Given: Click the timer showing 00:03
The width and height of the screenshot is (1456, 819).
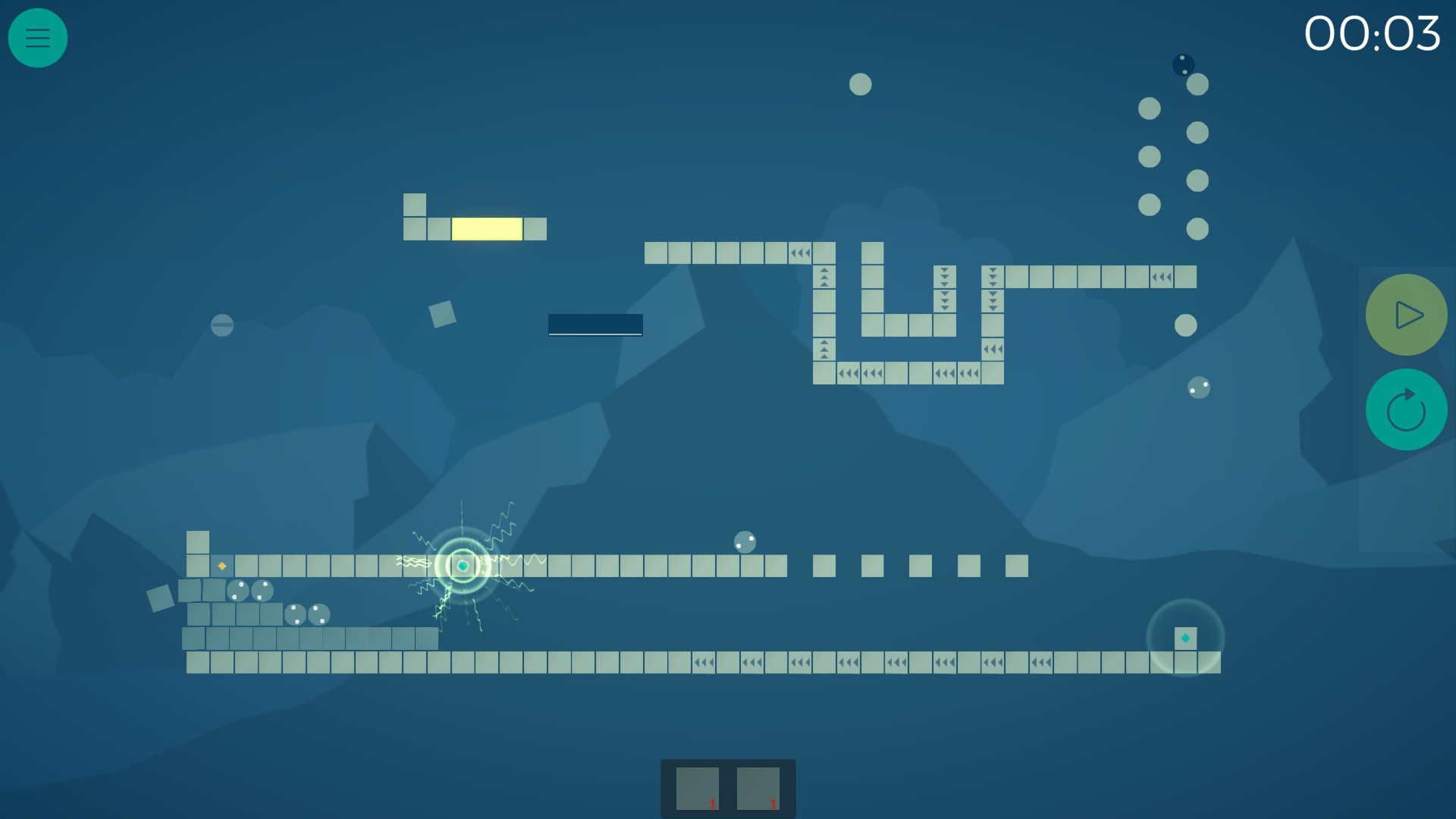Looking at the screenshot, I should click(1374, 33).
